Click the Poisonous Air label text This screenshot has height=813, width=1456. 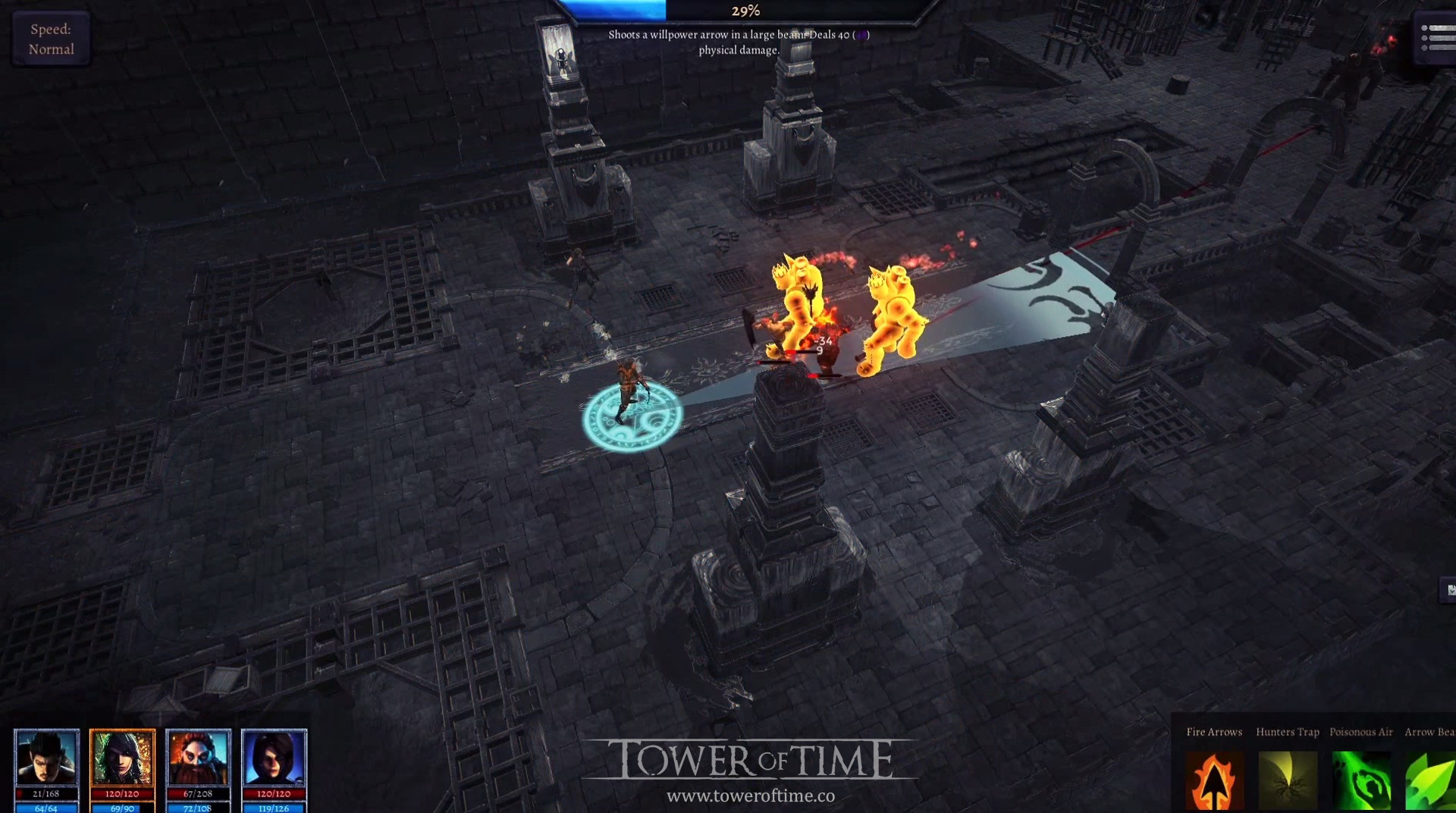click(x=1361, y=732)
